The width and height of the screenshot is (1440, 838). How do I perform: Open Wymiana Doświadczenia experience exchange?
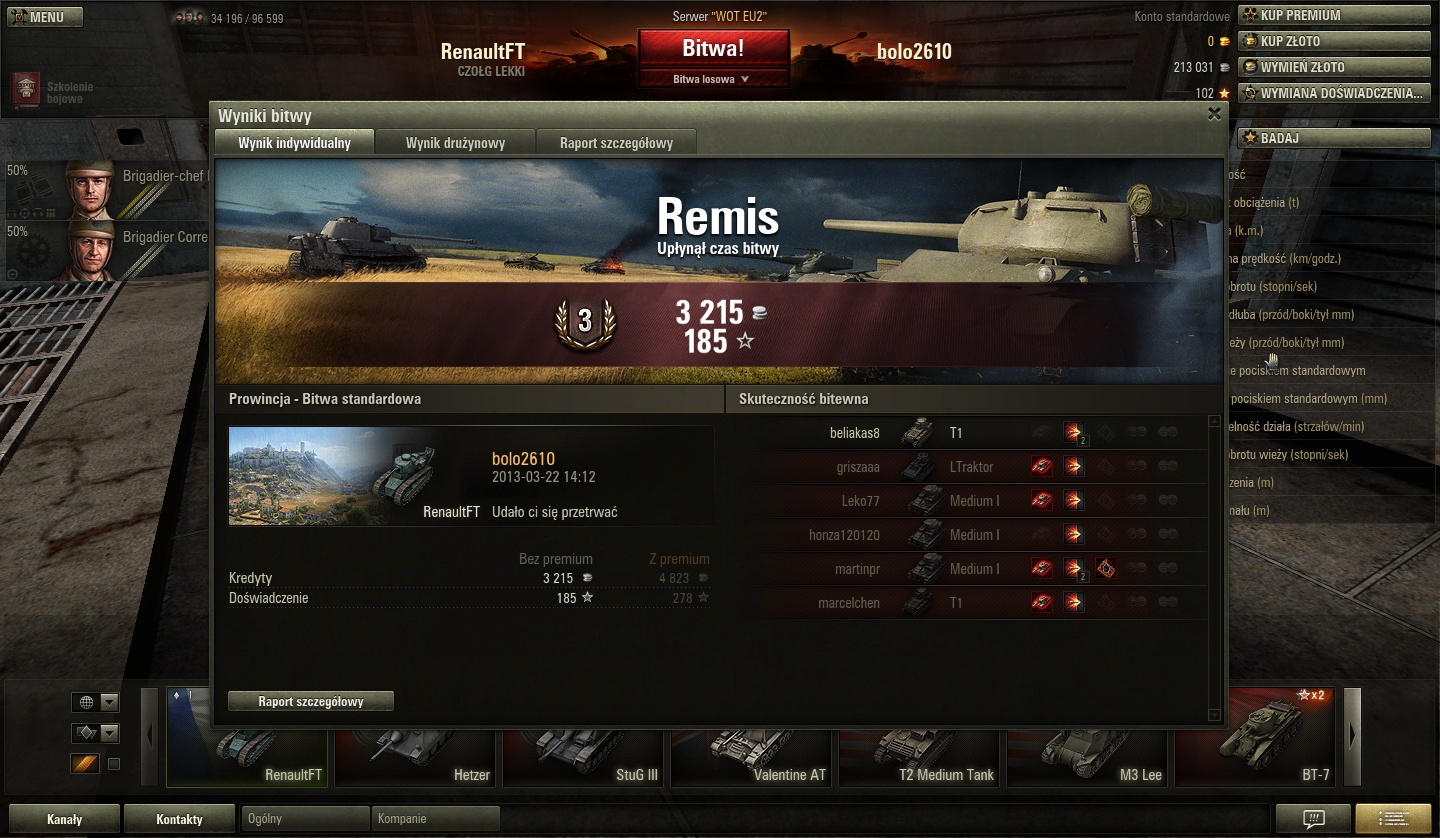click(x=1334, y=93)
